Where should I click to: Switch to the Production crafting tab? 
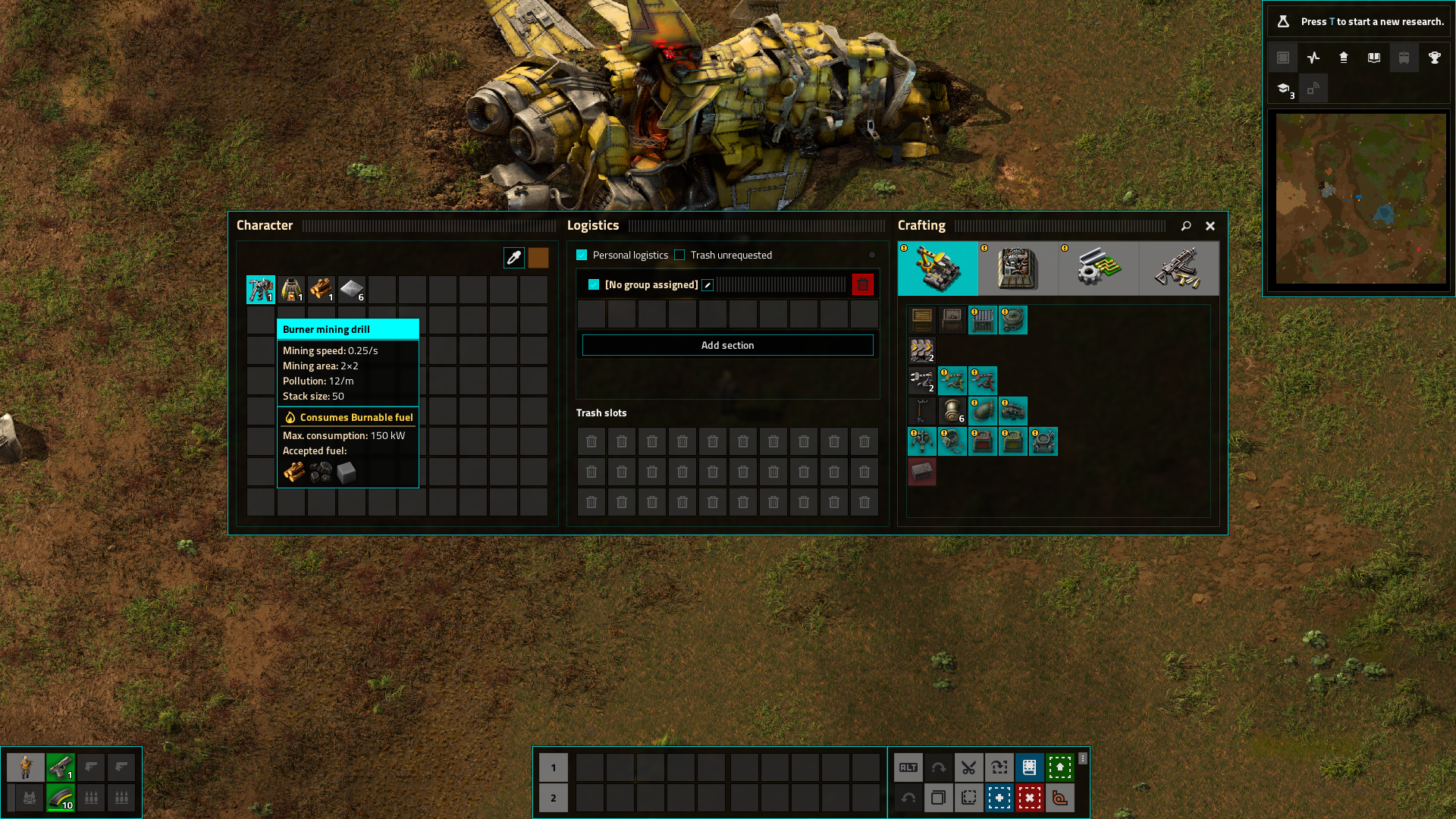1018,268
